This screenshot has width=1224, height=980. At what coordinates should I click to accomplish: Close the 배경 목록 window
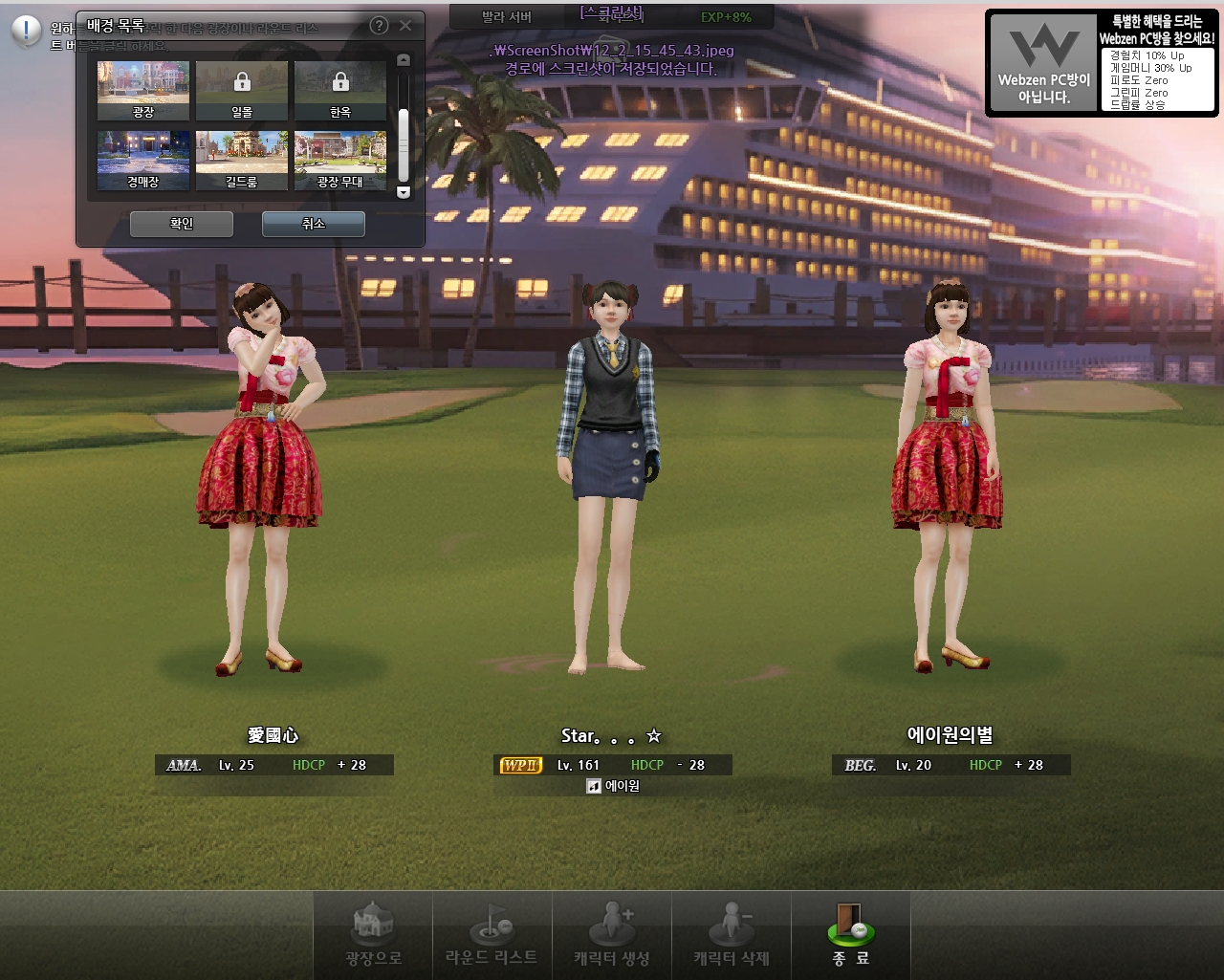[x=405, y=26]
